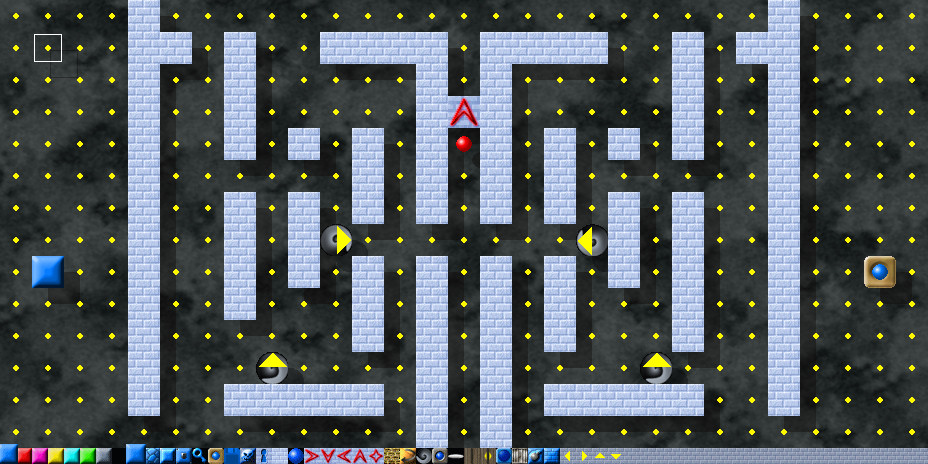
Task: Select the red diamond-shaped tile
Action: tap(375, 456)
